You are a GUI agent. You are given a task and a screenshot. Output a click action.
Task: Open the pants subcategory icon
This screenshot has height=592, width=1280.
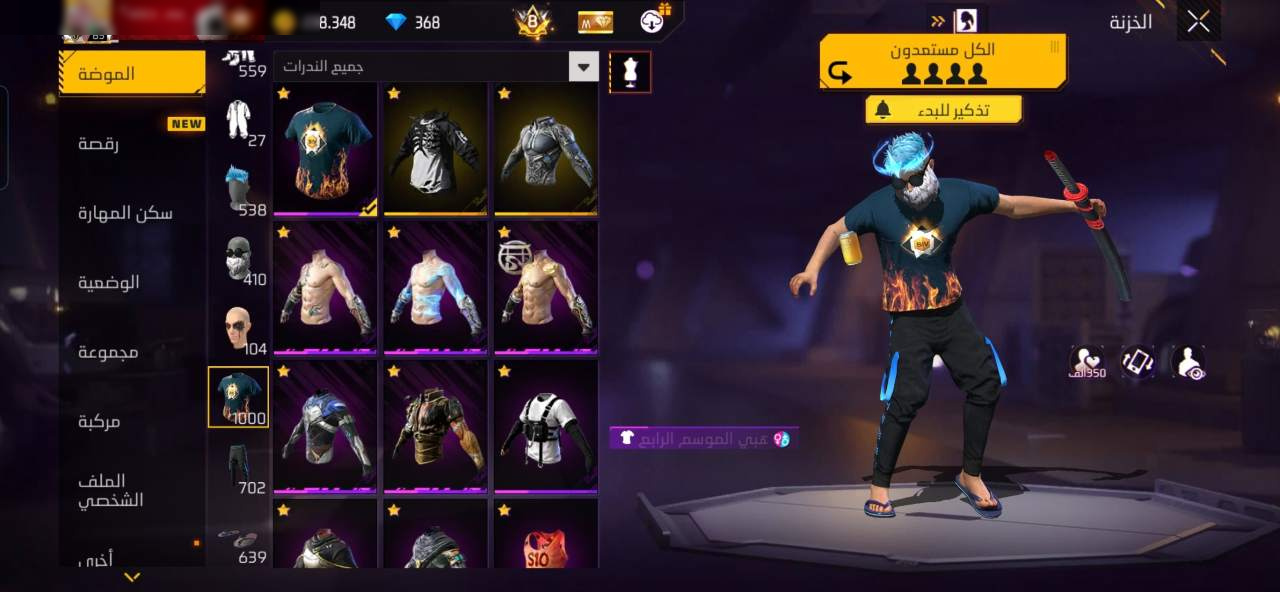pos(238,466)
